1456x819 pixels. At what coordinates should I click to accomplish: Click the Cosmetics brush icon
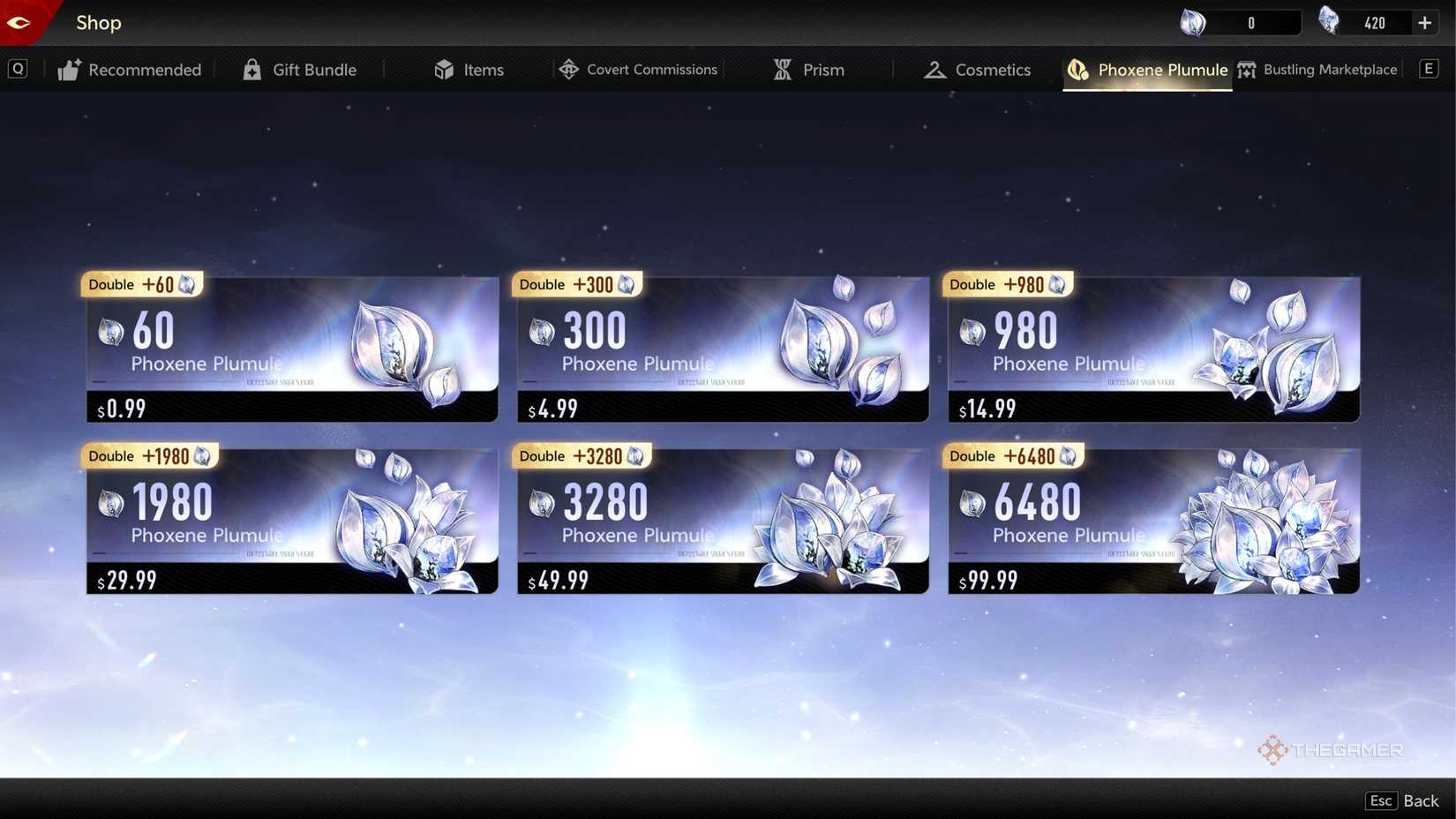pyautogui.click(x=935, y=69)
